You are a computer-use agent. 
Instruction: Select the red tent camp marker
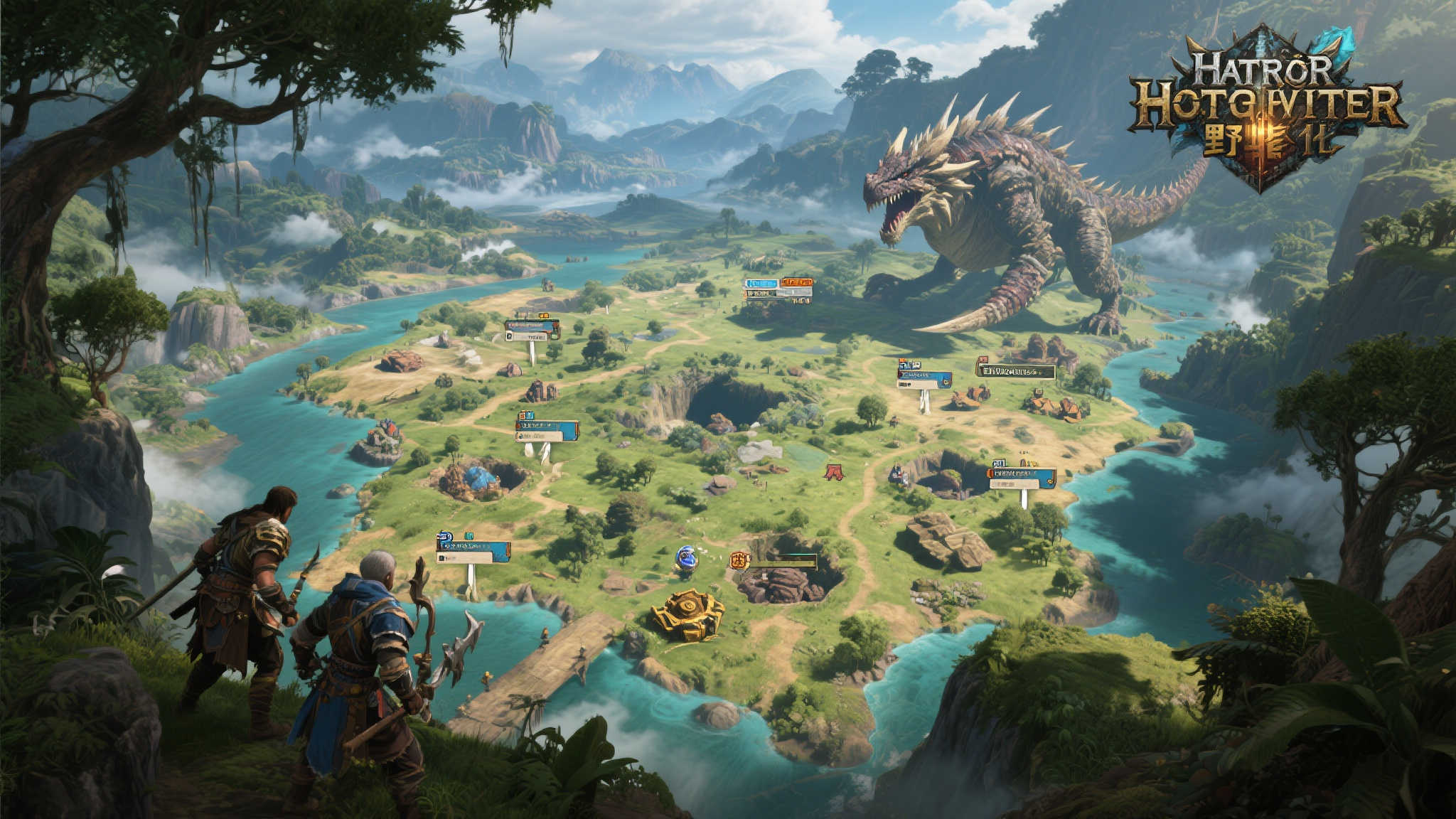[833, 471]
